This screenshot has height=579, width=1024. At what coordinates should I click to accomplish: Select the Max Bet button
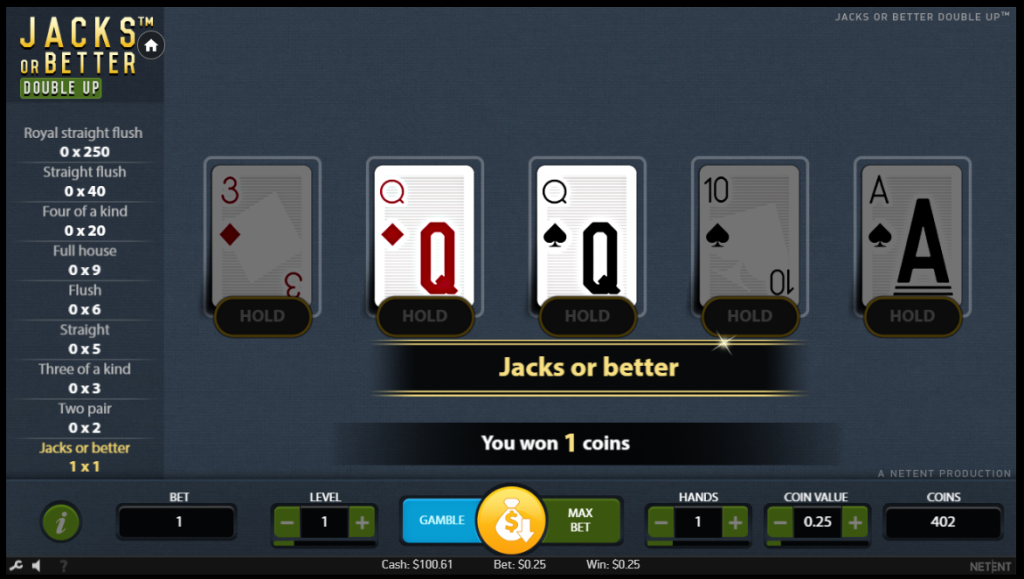tap(581, 520)
